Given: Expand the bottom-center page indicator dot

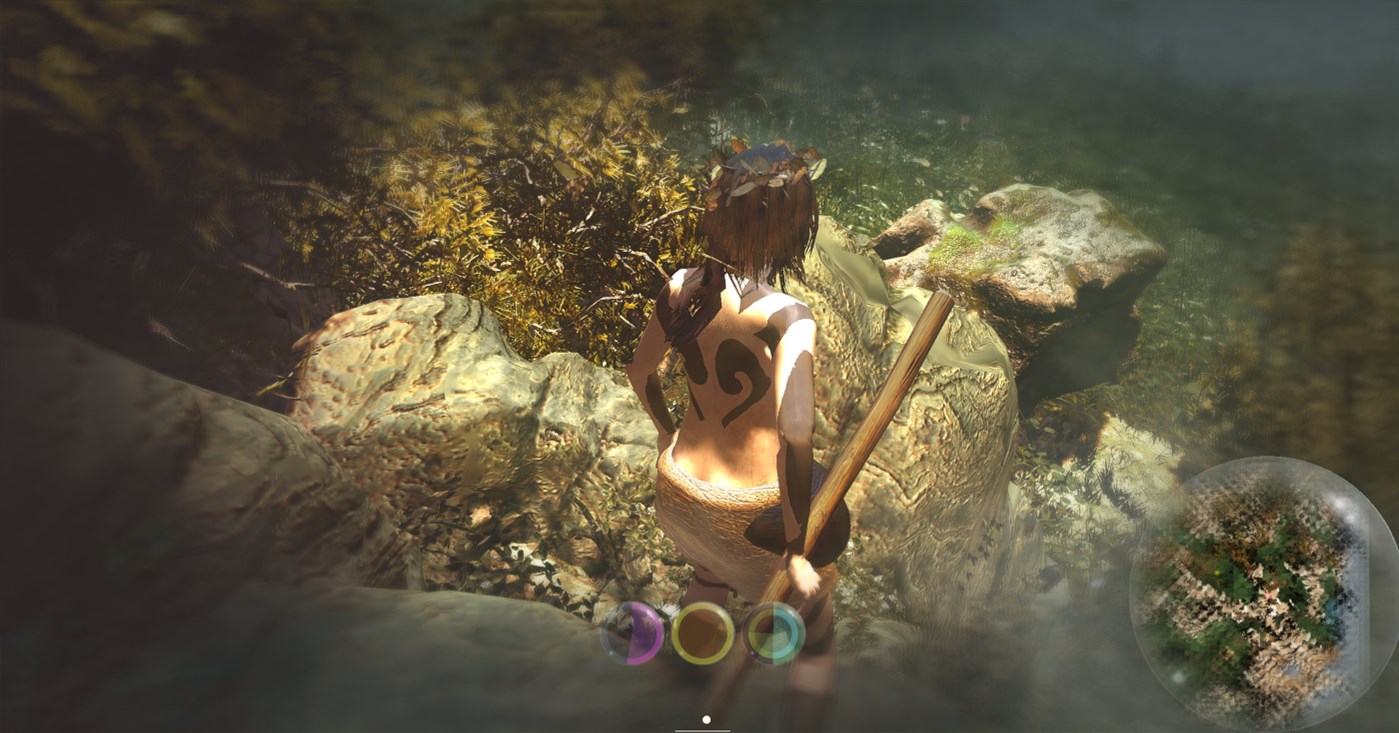Looking at the screenshot, I should (x=705, y=719).
